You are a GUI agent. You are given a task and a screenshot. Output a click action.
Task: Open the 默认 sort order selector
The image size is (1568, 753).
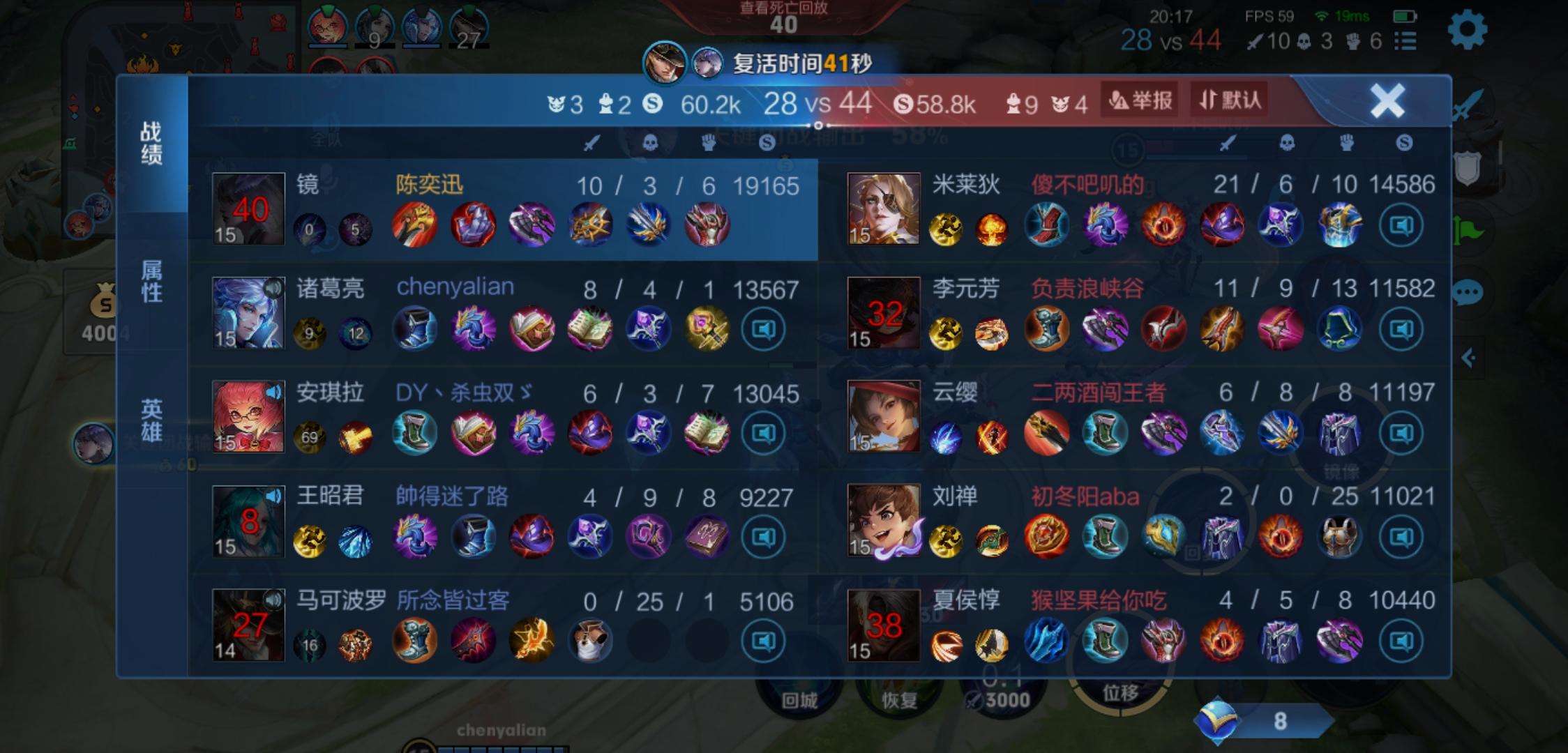coord(1228,100)
